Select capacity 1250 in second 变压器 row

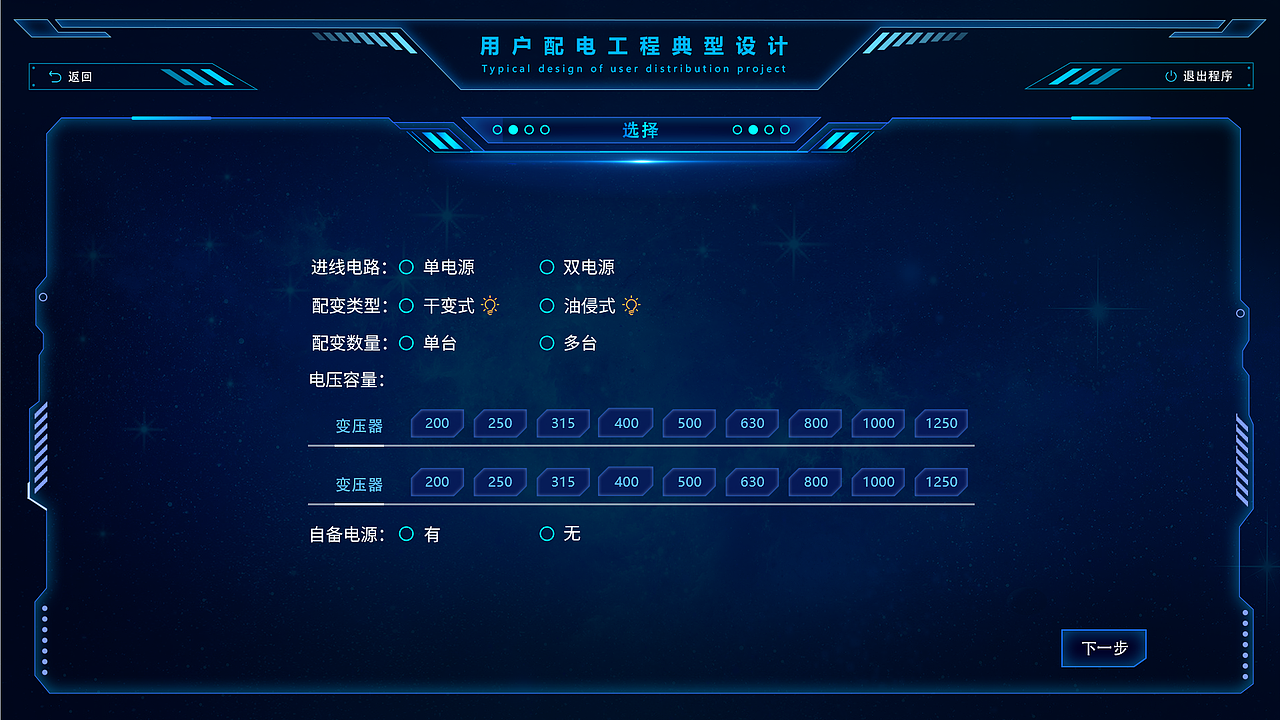click(x=940, y=481)
